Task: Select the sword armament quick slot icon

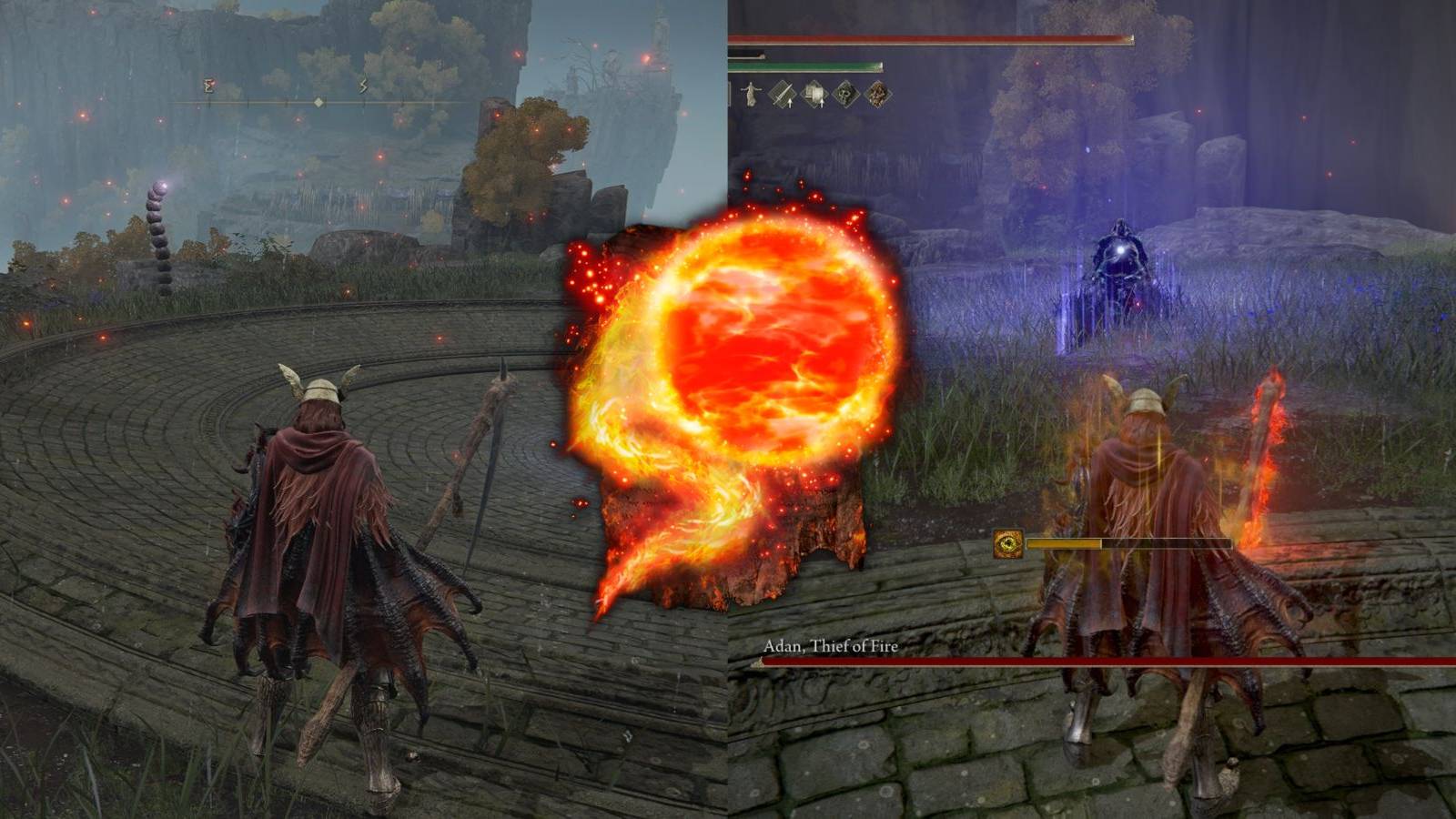Action: click(x=783, y=95)
